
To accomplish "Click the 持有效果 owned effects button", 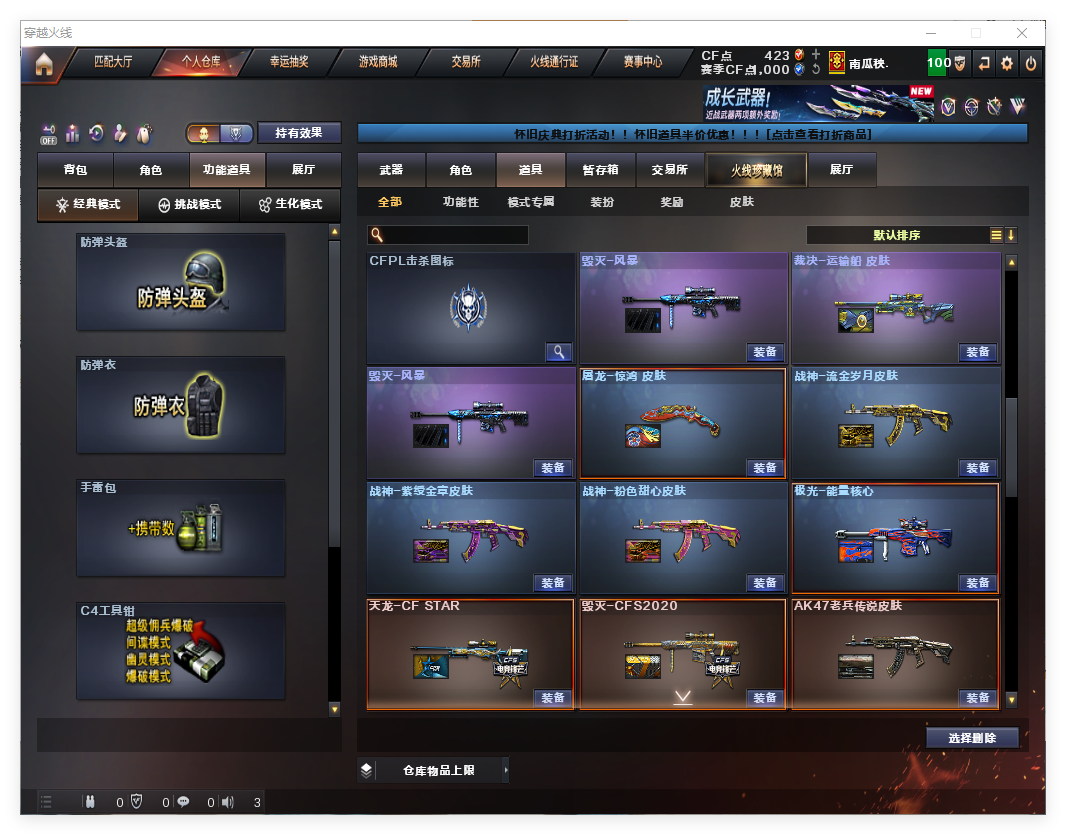I will pos(299,132).
